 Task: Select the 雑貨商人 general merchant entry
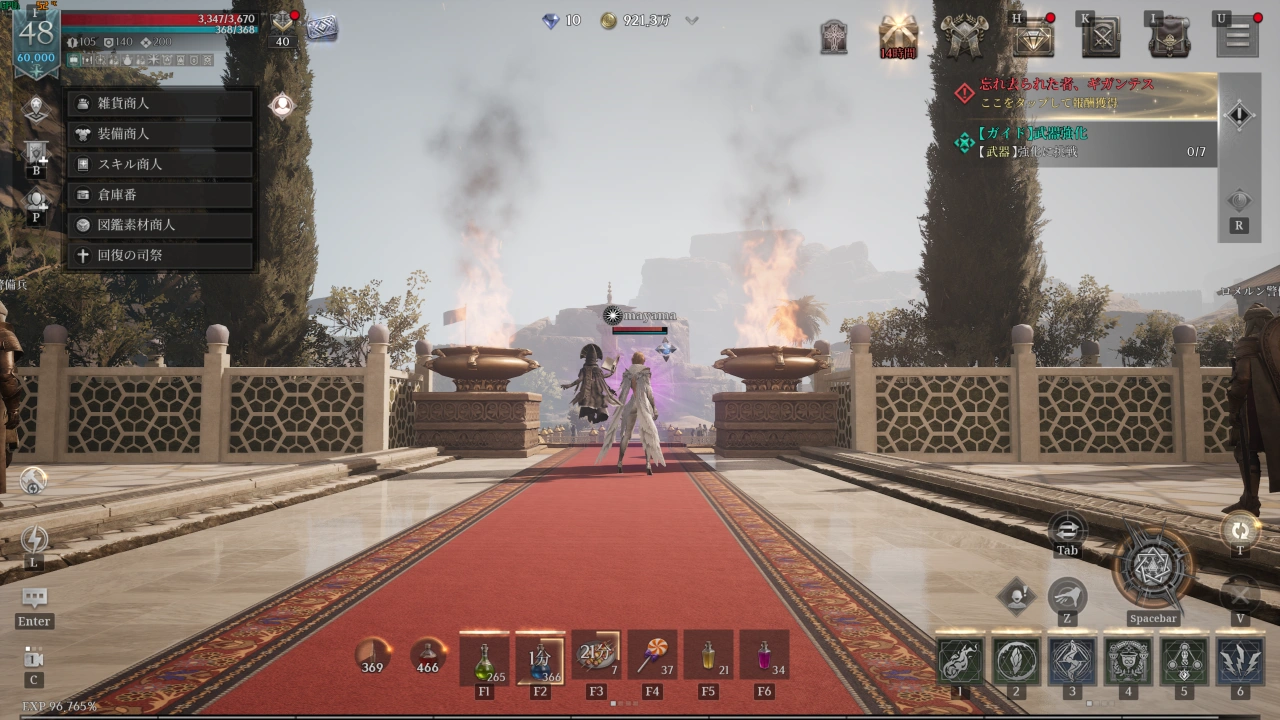point(160,103)
